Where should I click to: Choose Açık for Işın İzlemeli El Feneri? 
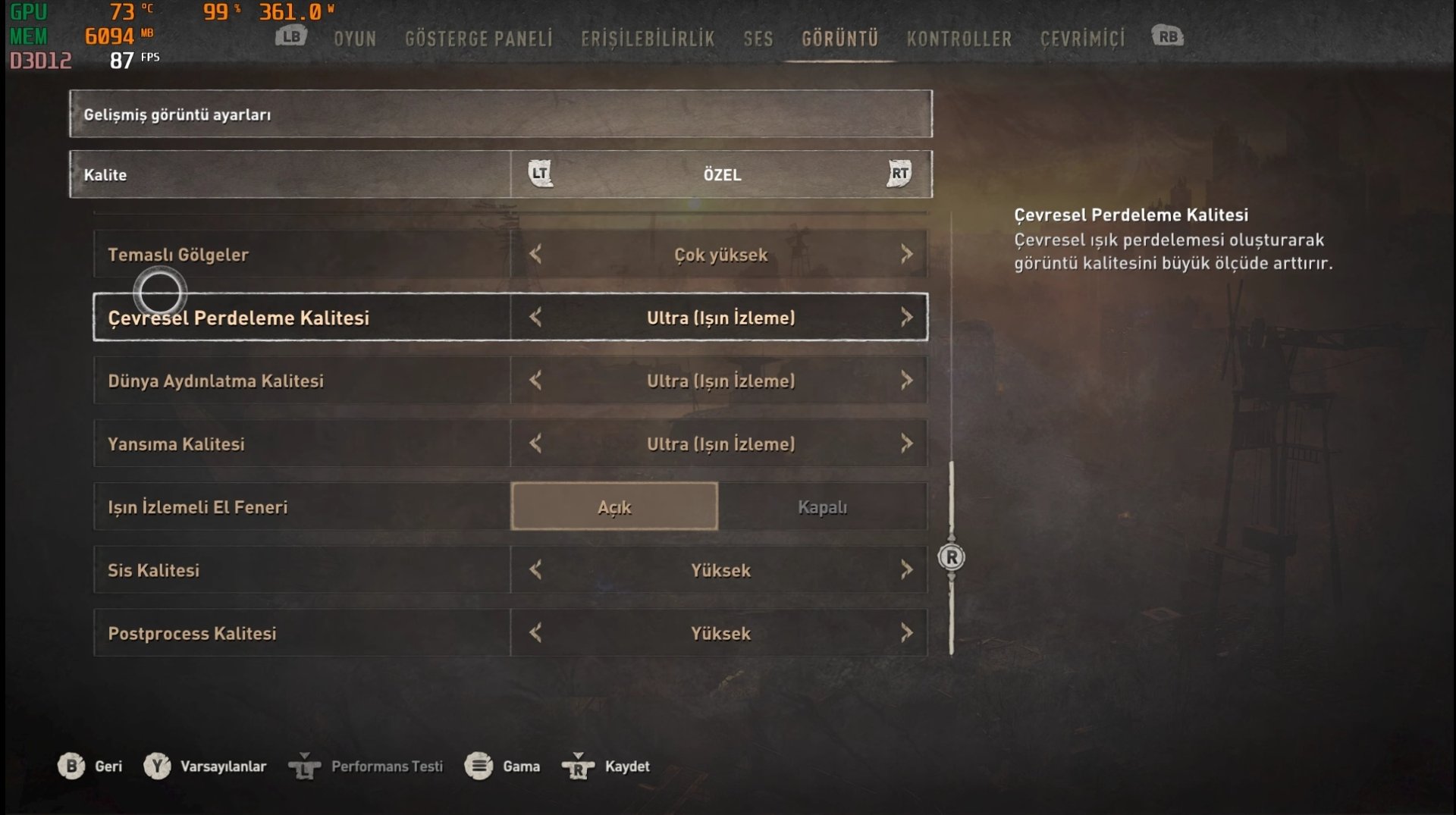(614, 506)
